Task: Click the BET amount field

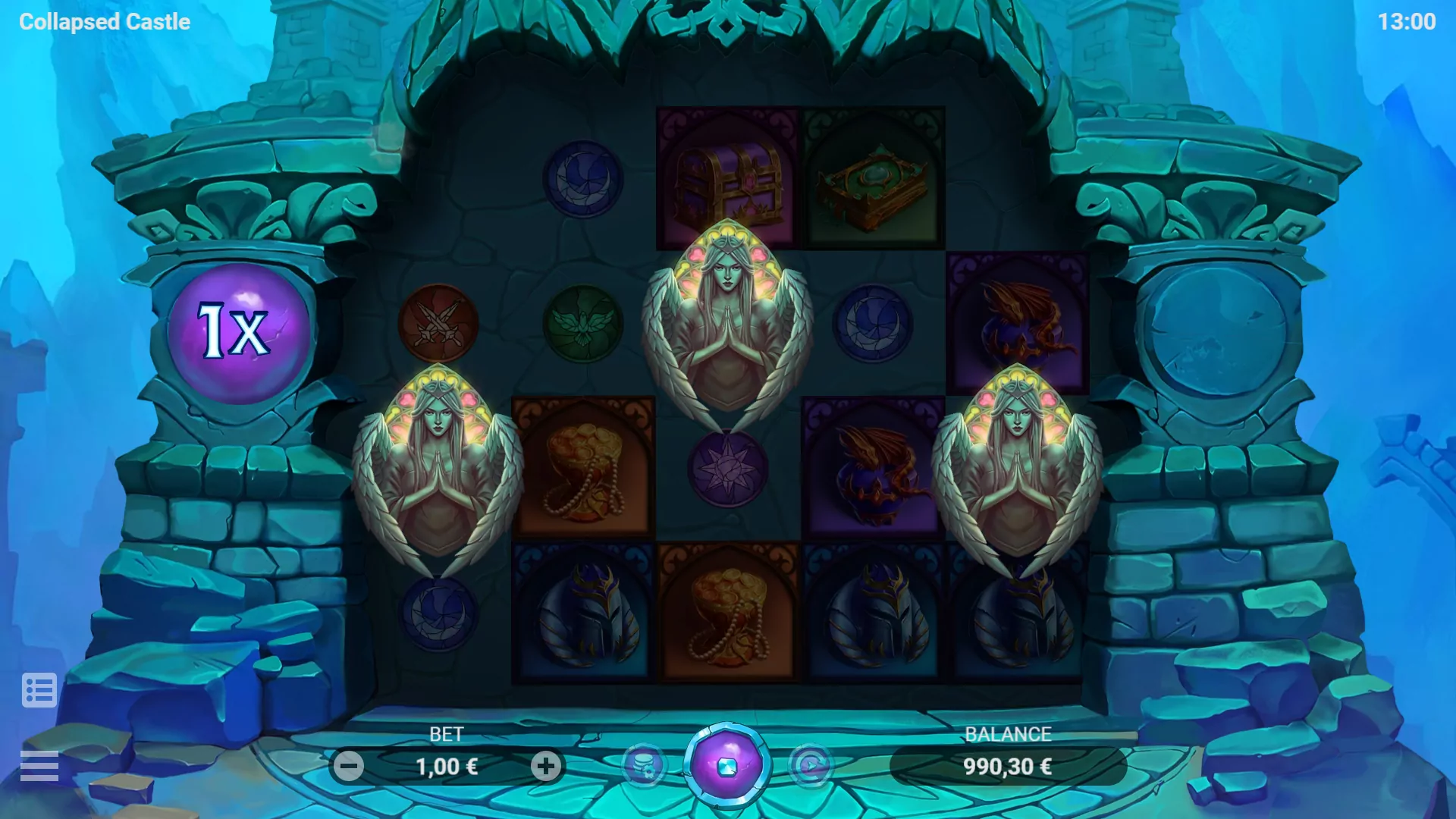Action: pyautogui.click(x=447, y=766)
